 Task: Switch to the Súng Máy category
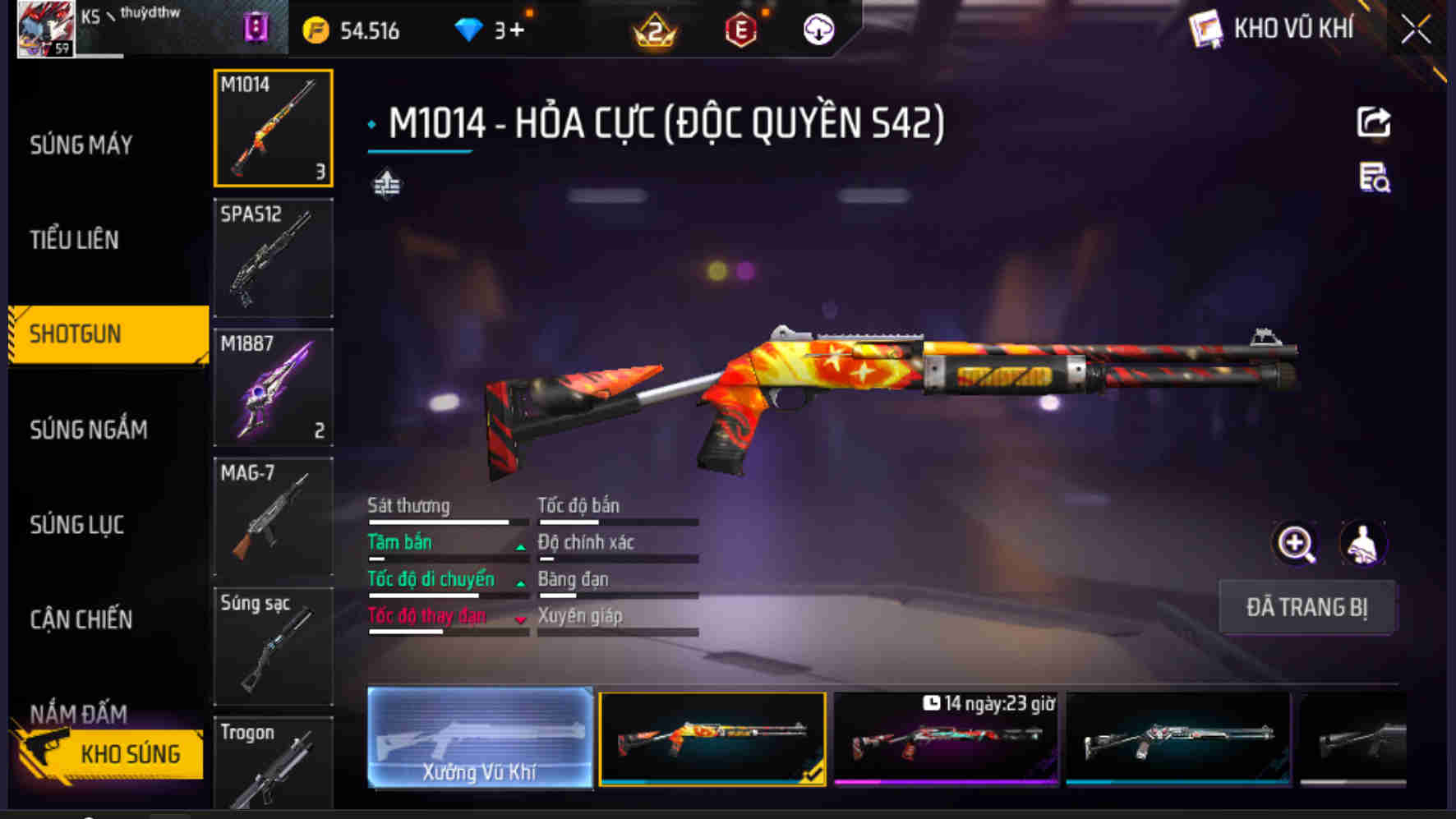(x=81, y=145)
